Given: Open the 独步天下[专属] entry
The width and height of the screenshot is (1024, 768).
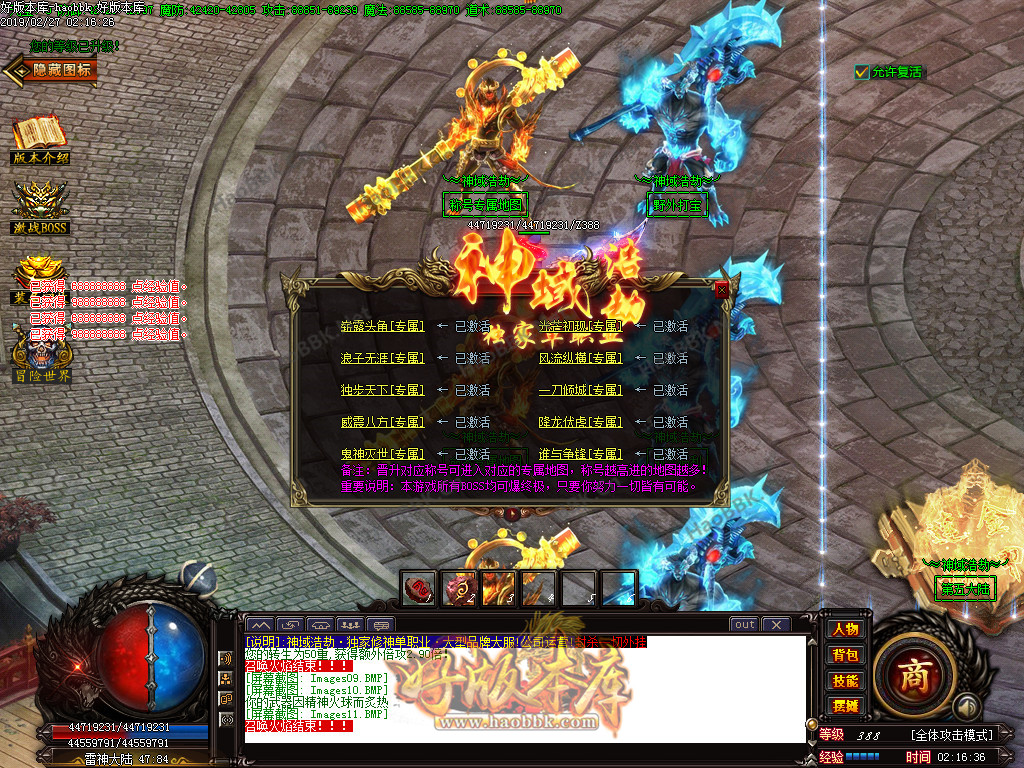Looking at the screenshot, I should [x=382, y=390].
